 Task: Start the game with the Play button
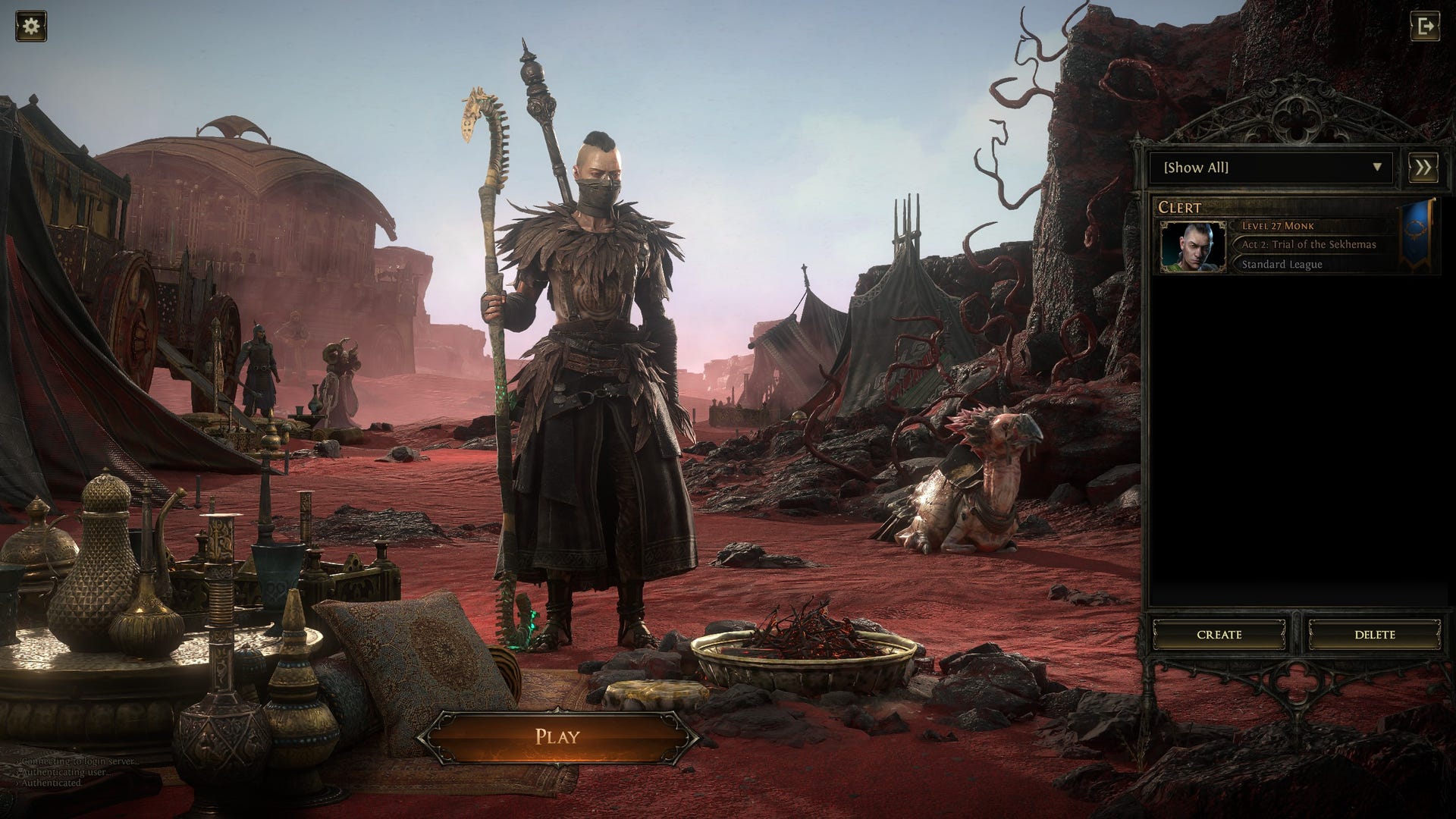click(x=557, y=736)
